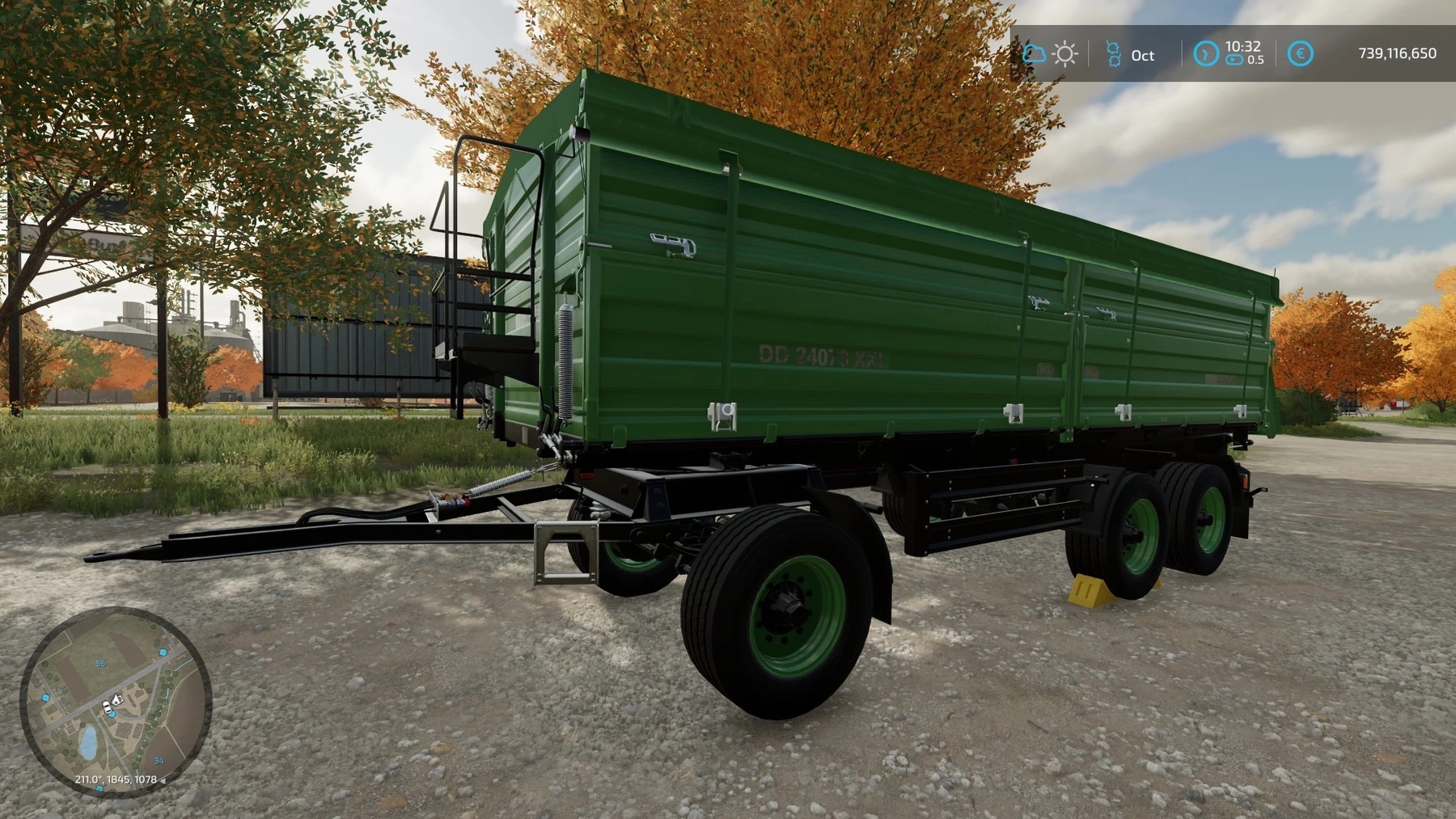Open the circular minimap
Image resolution: width=1456 pixels, height=819 pixels.
pos(116,703)
